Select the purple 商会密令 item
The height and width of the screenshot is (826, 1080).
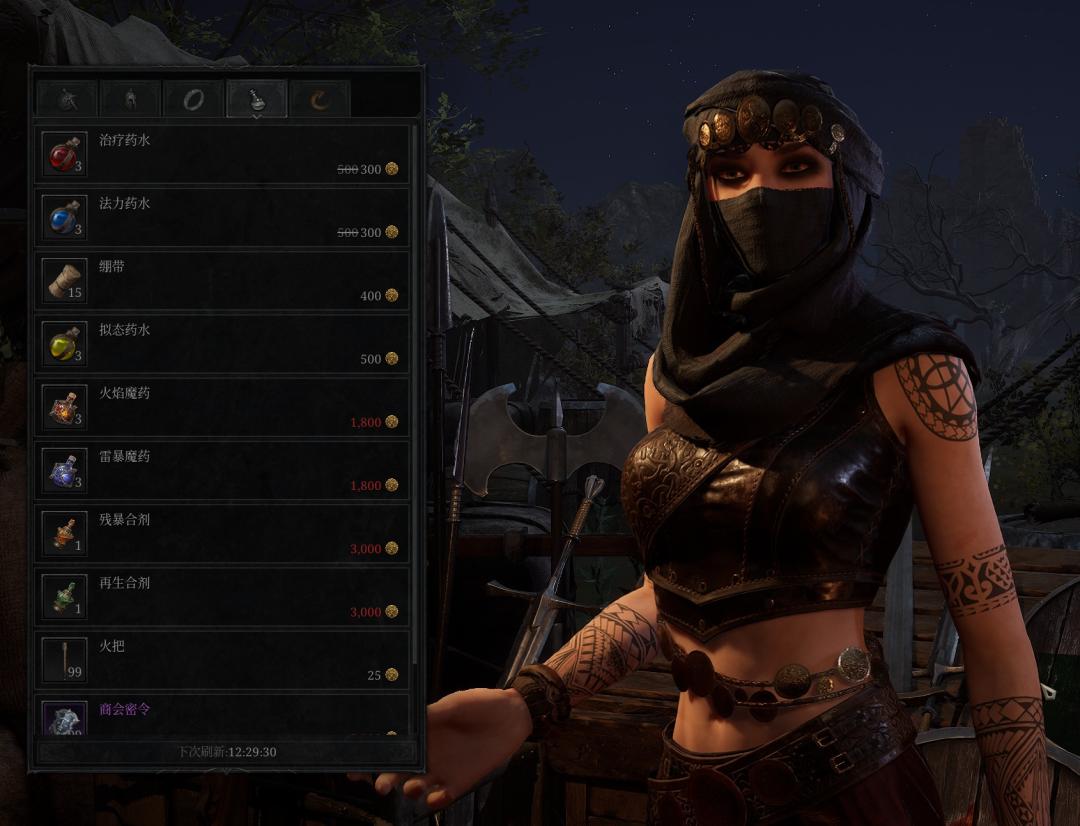(x=222, y=714)
